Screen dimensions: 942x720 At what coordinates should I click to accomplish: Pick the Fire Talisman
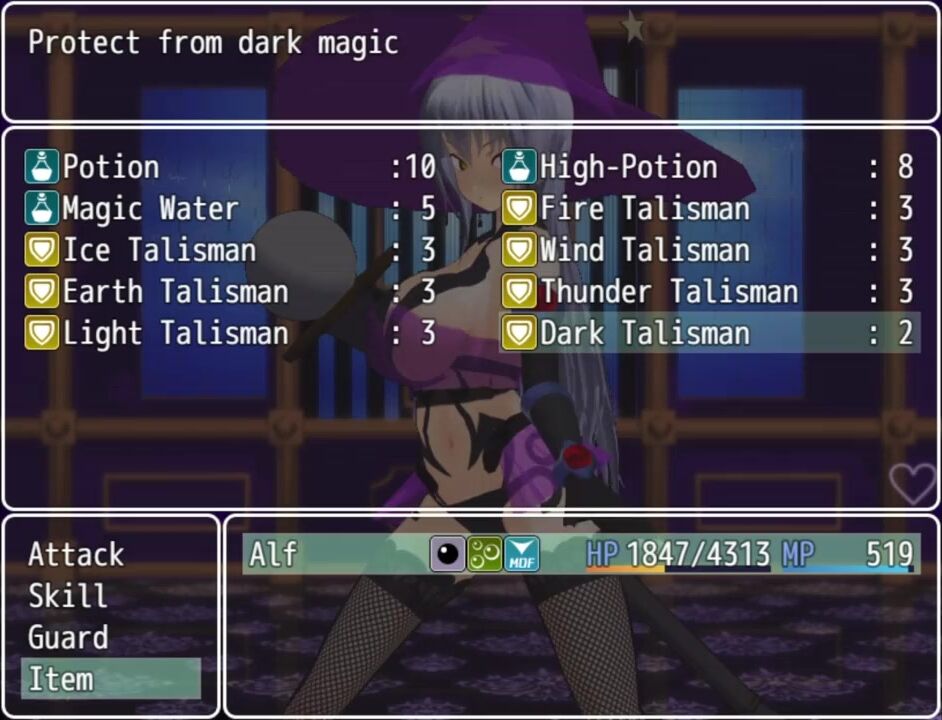point(708,209)
